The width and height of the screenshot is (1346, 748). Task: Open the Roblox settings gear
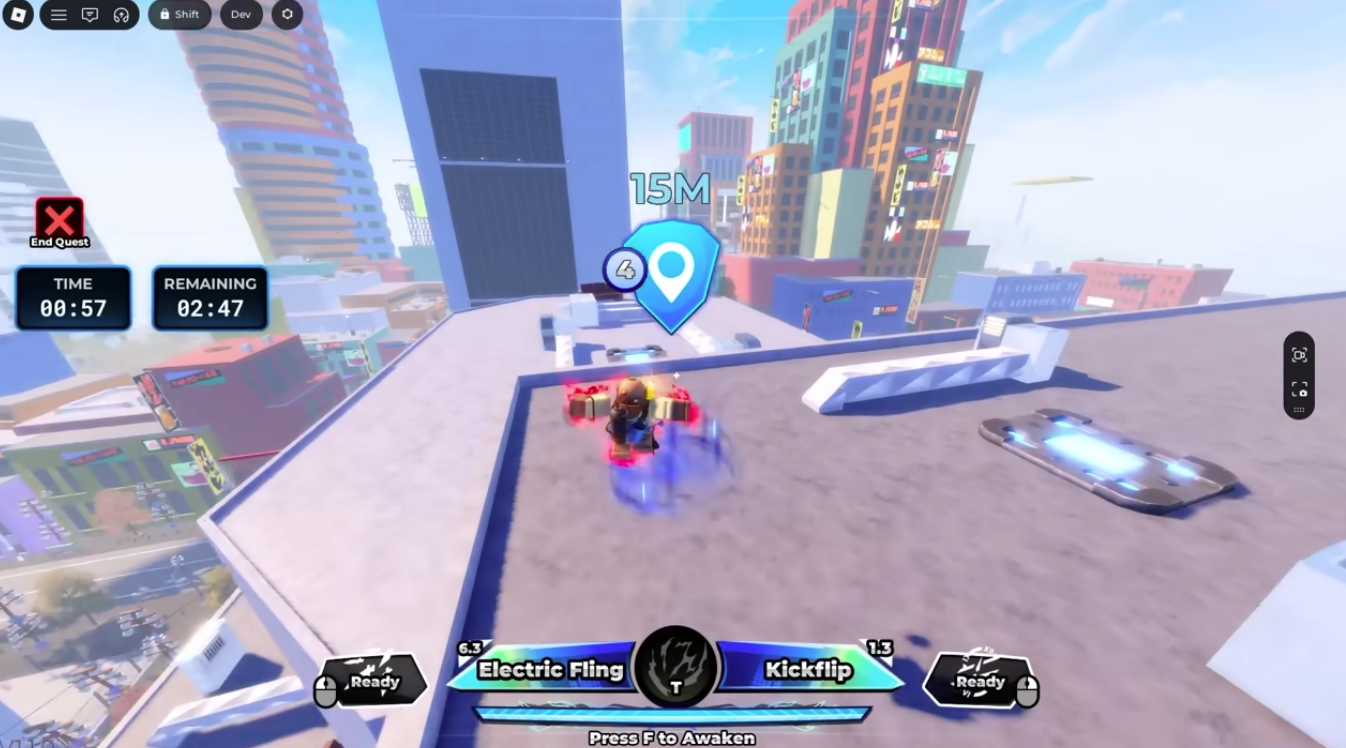(x=287, y=15)
